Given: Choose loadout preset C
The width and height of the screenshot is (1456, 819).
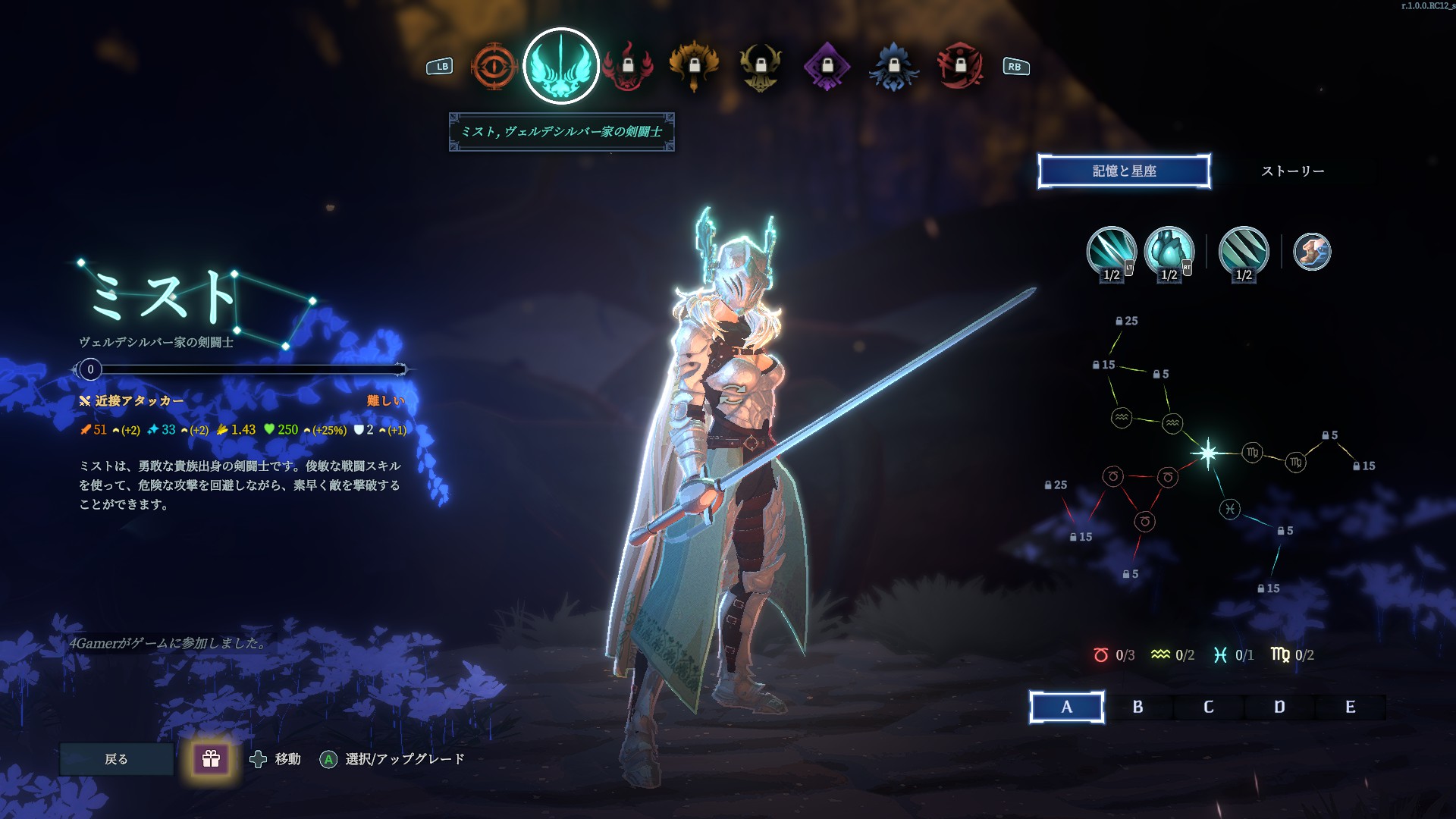Looking at the screenshot, I should 1209,708.
